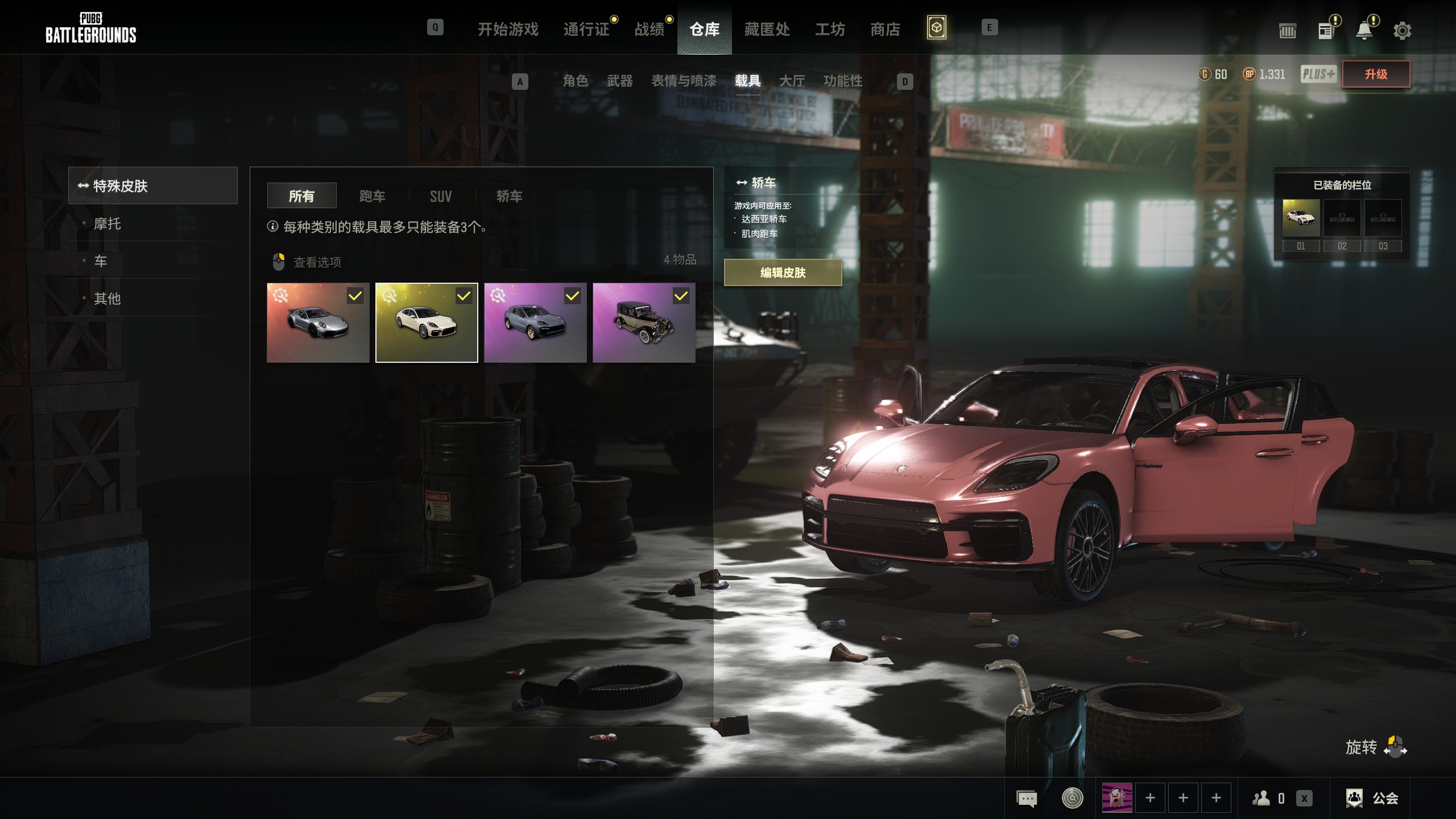1456x819 pixels.
Task: Click the orange 升级 upgrade button
Action: [x=1375, y=74]
